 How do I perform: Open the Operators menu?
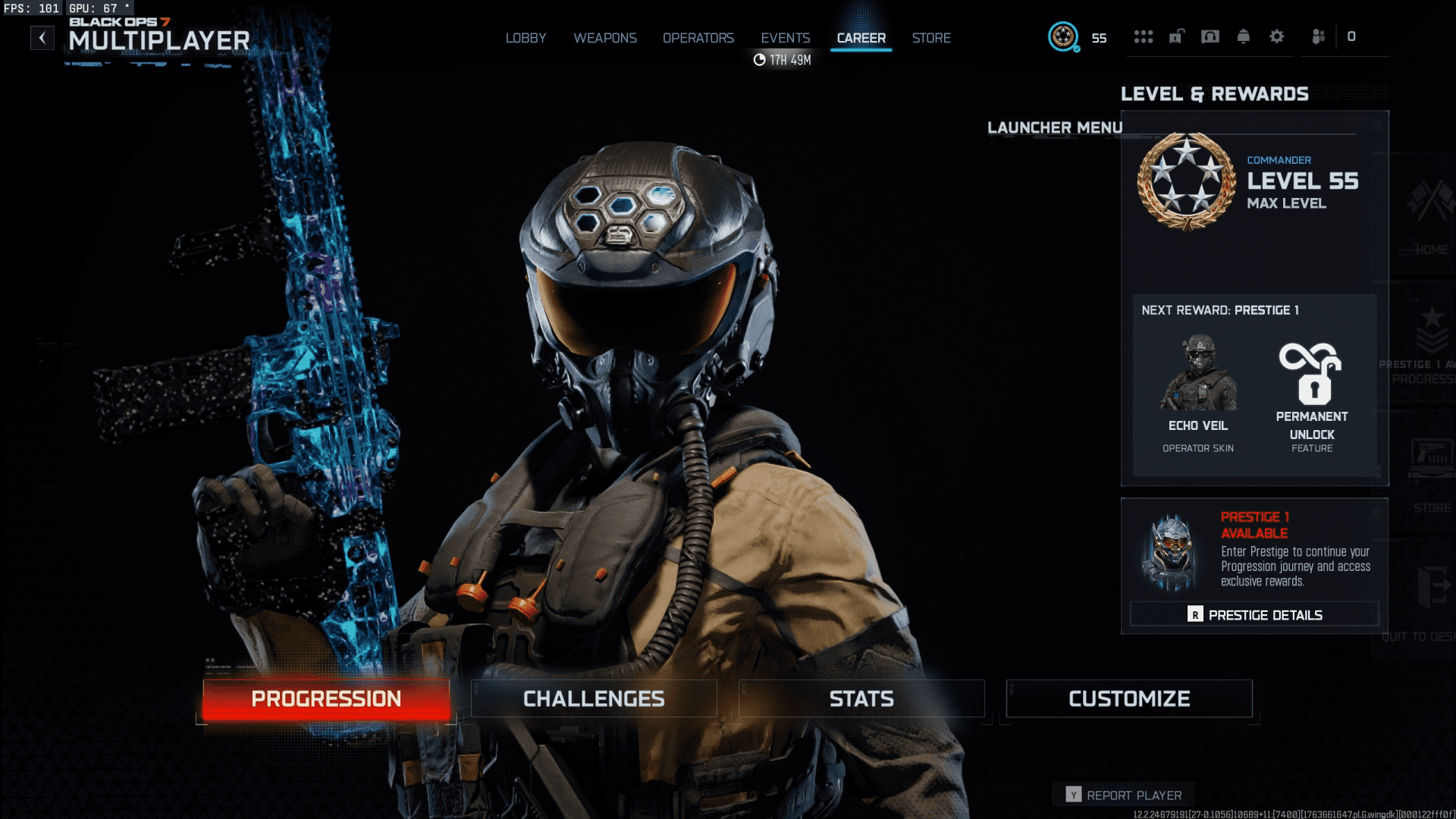(x=698, y=37)
